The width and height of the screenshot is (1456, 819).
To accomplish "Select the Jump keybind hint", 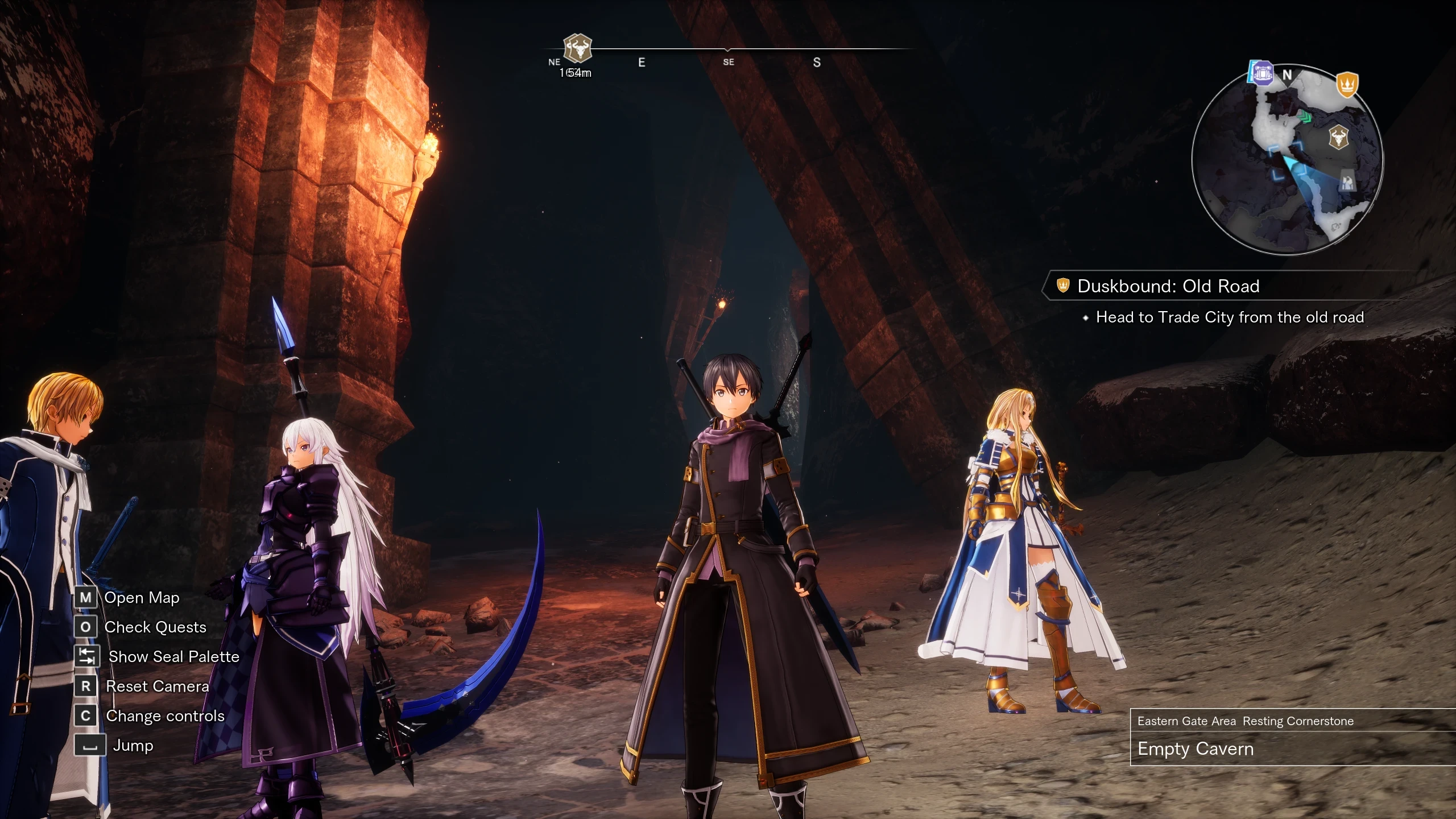I will [134, 746].
